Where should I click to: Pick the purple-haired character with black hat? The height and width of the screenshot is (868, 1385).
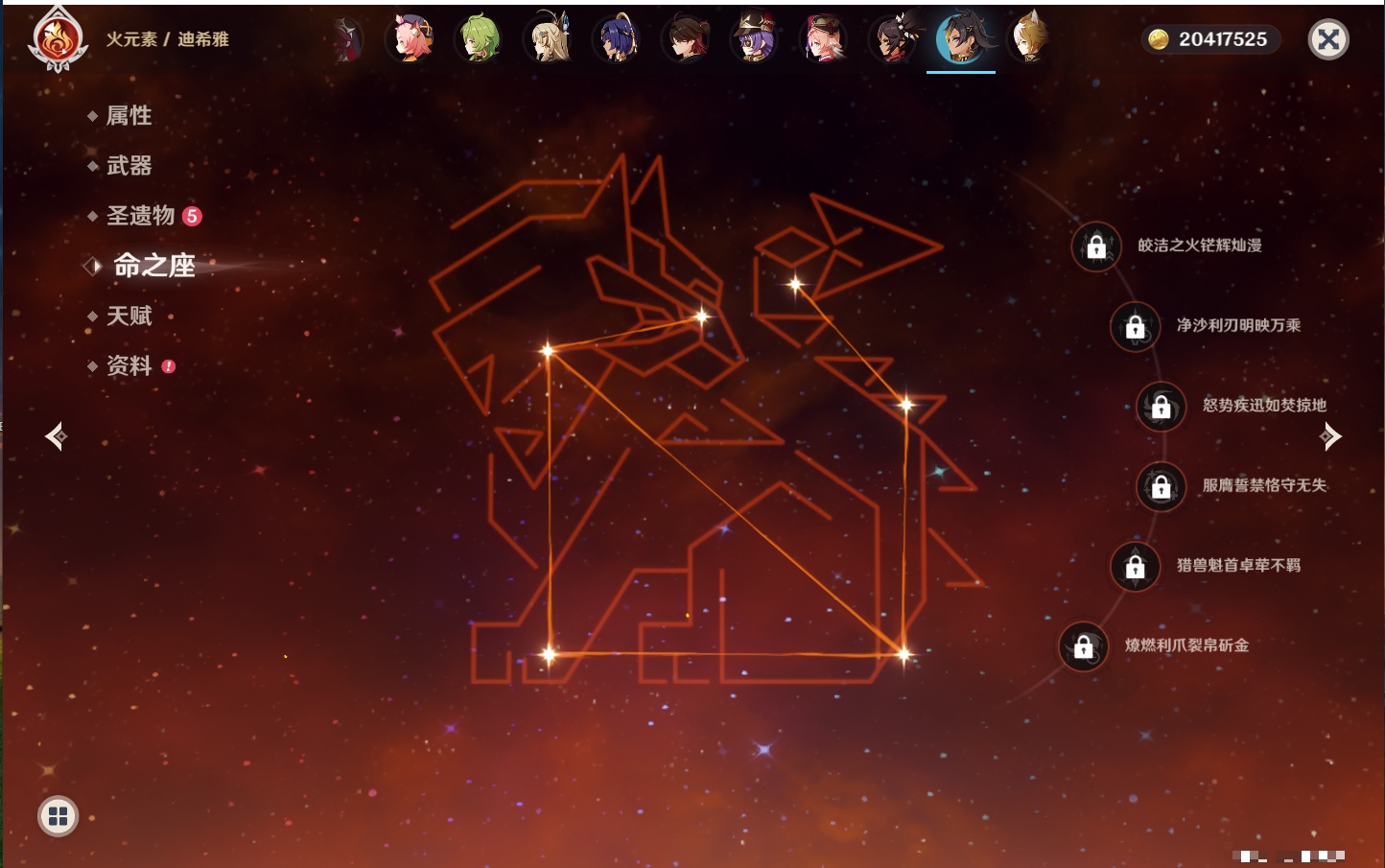click(755, 39)
